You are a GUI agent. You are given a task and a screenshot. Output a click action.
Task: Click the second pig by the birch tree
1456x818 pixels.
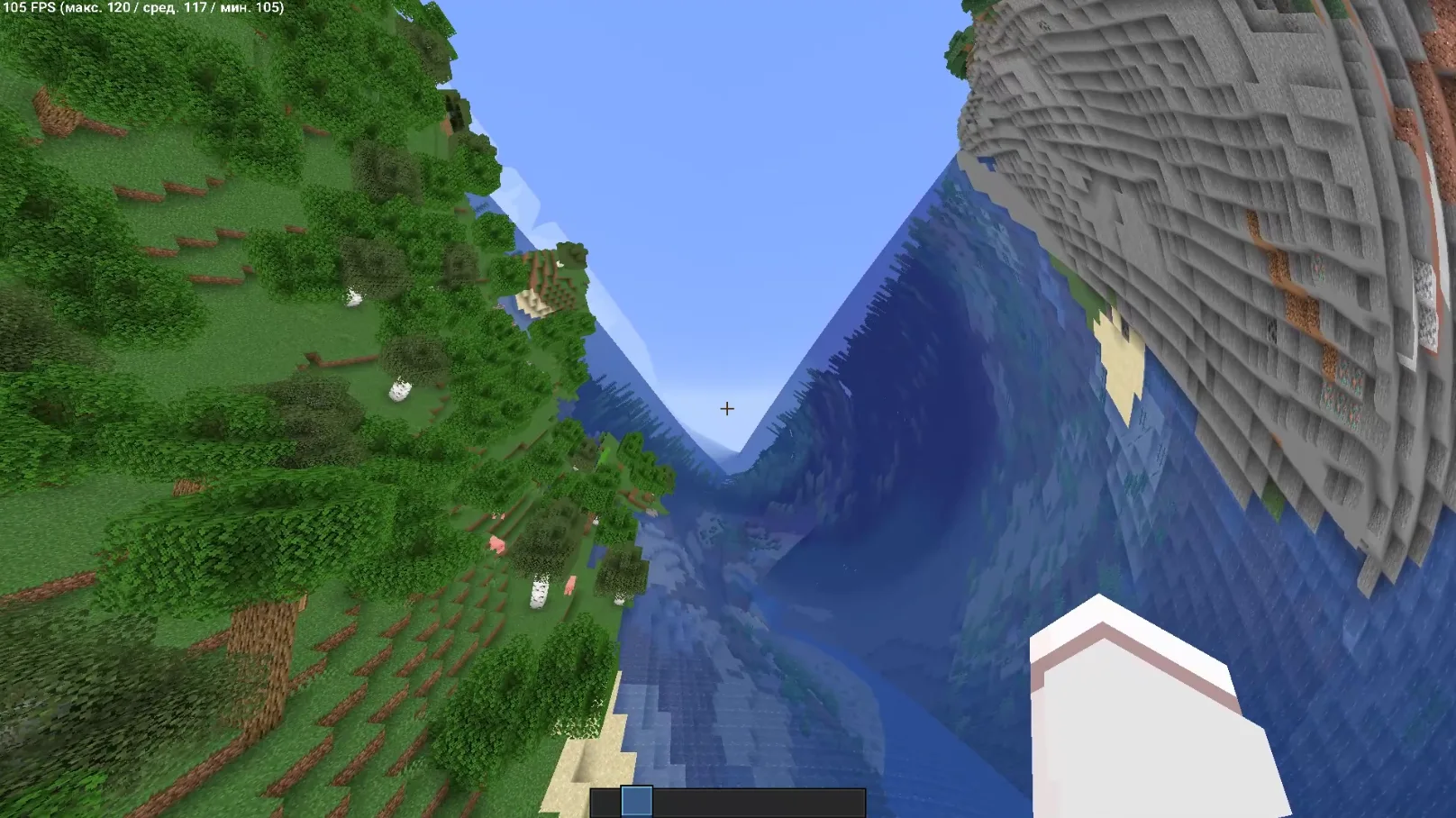pos(570,587)
